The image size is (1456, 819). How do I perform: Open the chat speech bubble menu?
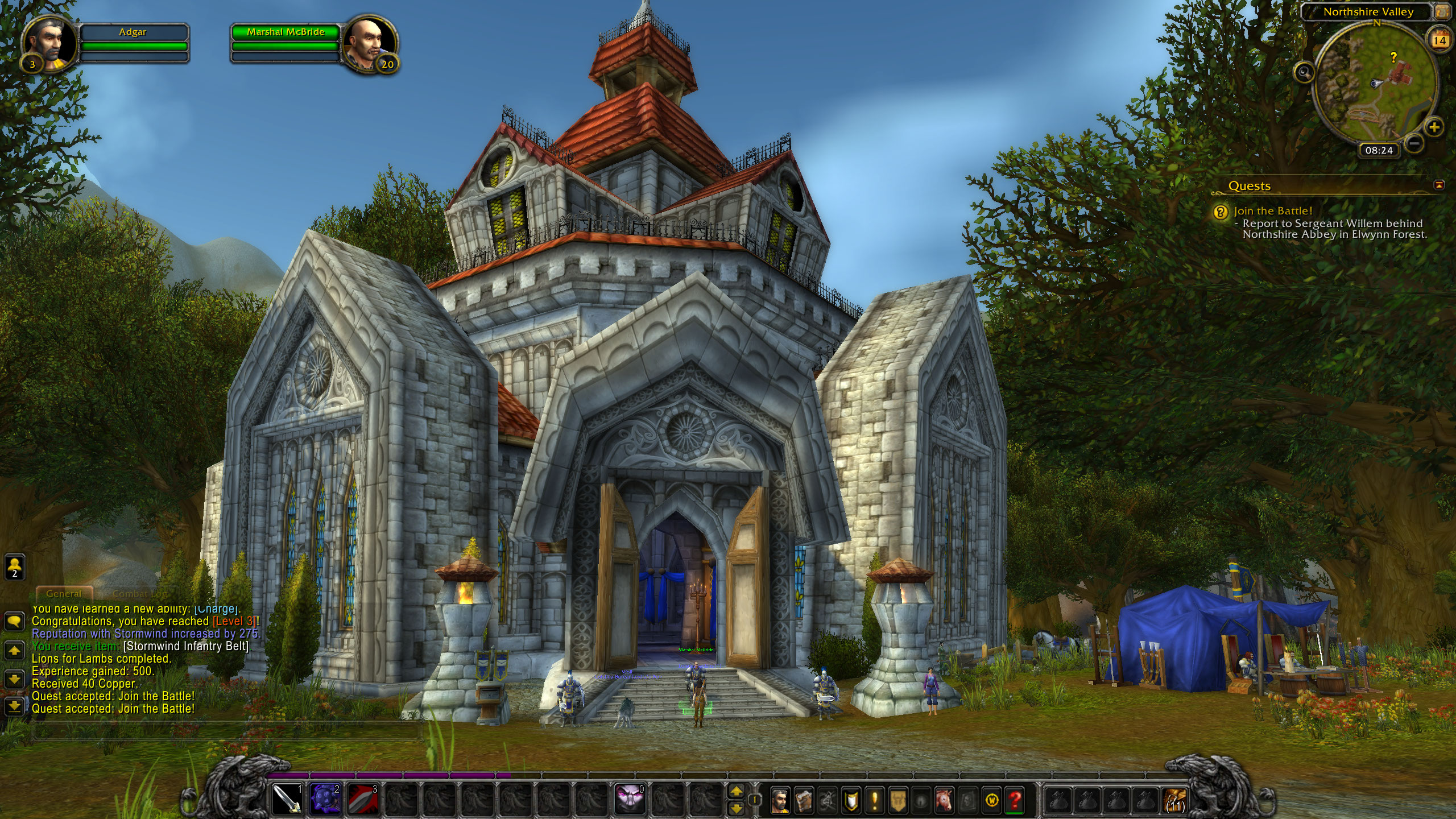click(x=14, y=621)
